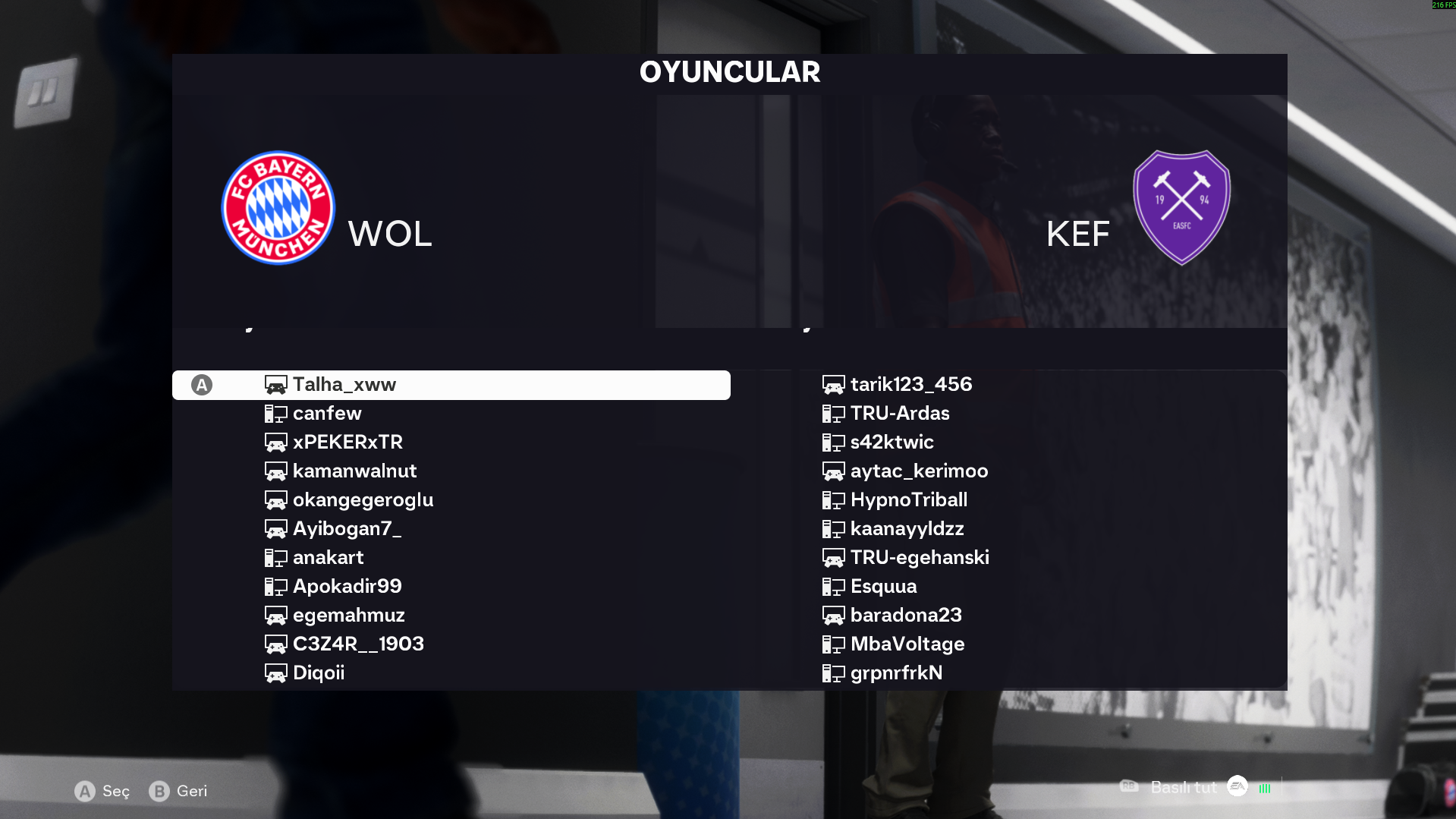
Task: Select aytac_kerimoo player entry
Action: click(919, 471)
